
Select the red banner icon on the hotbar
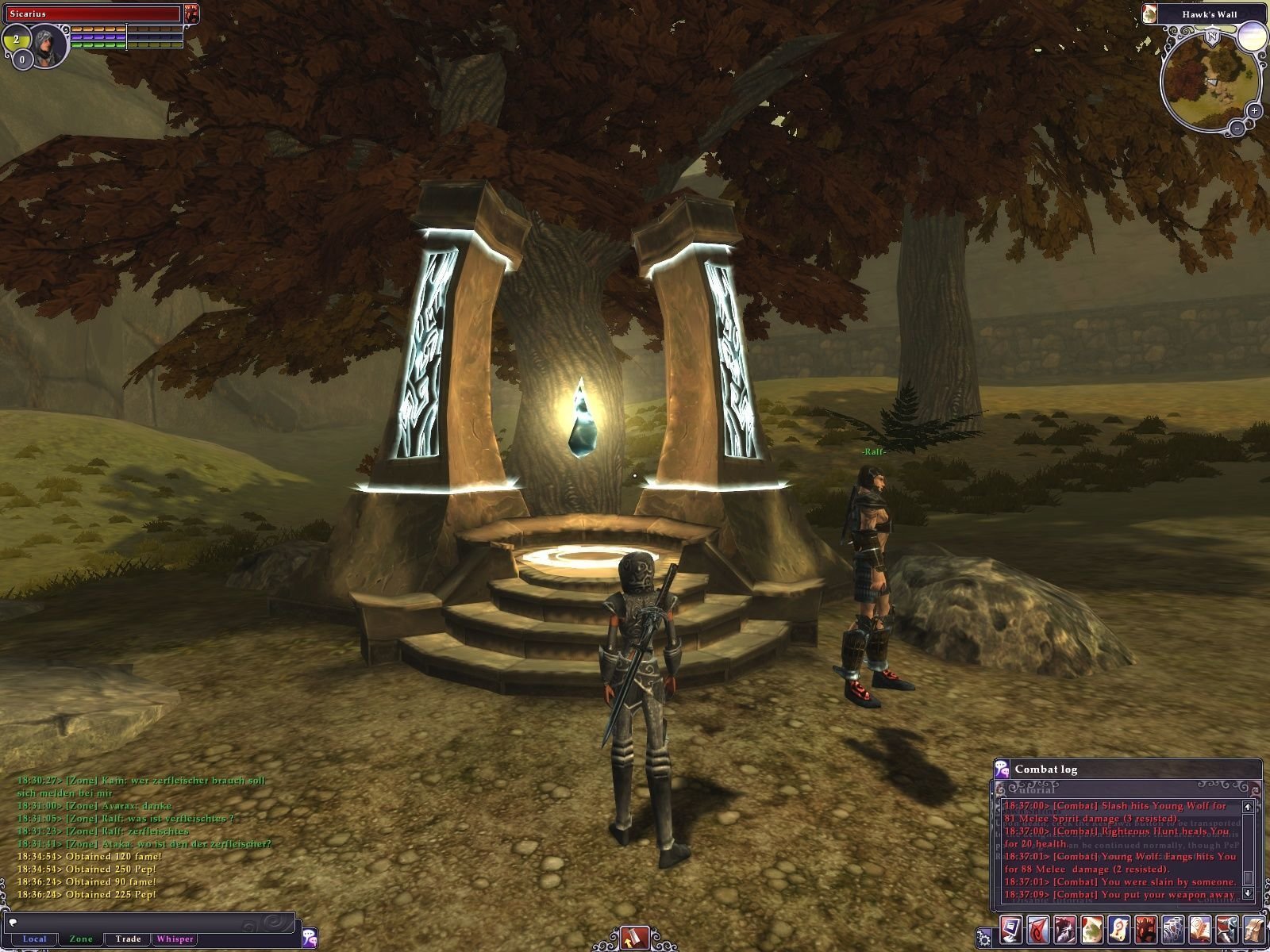point(1039,931)
